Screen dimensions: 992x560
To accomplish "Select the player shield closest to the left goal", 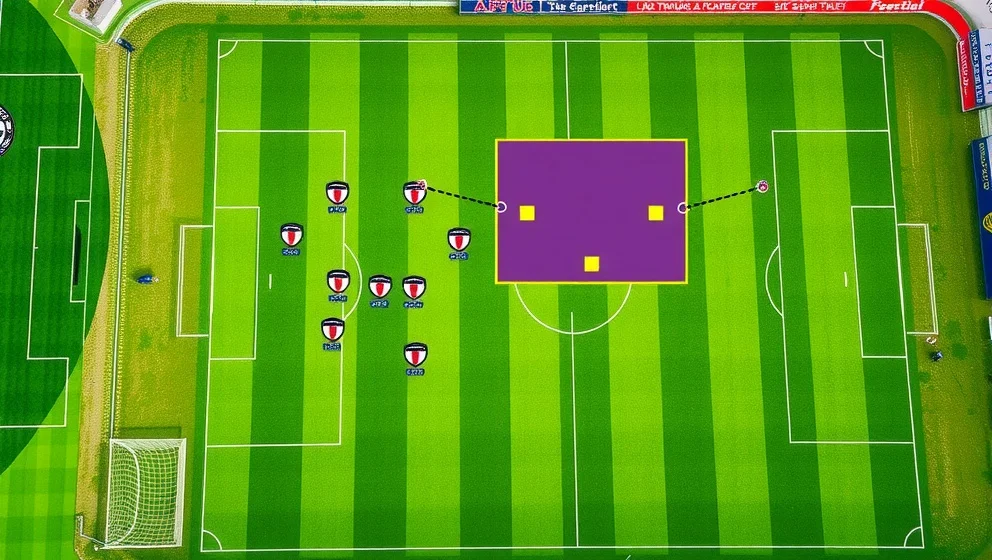I will tap(291, 235).
